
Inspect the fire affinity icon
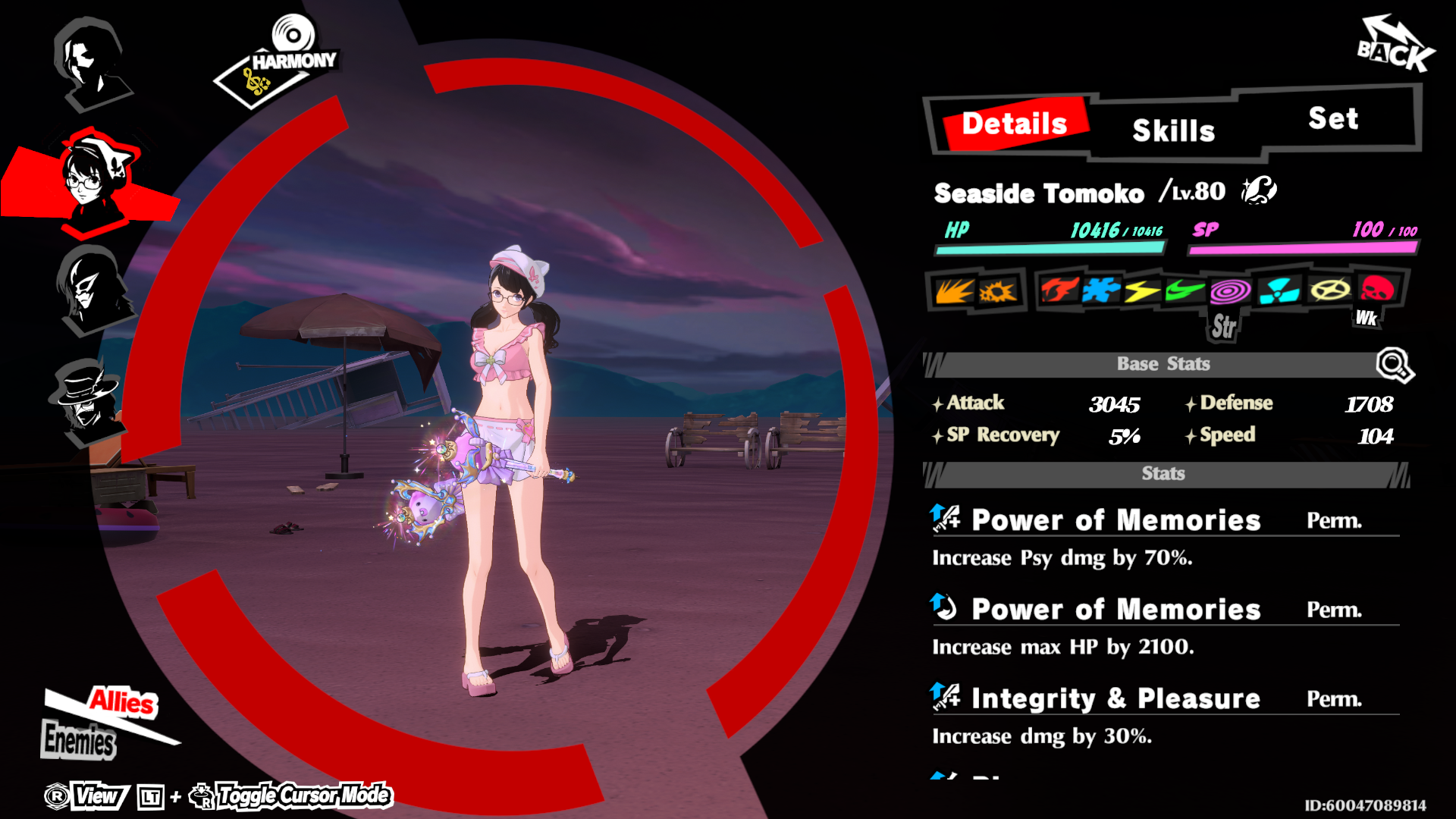pos(1059,290)
